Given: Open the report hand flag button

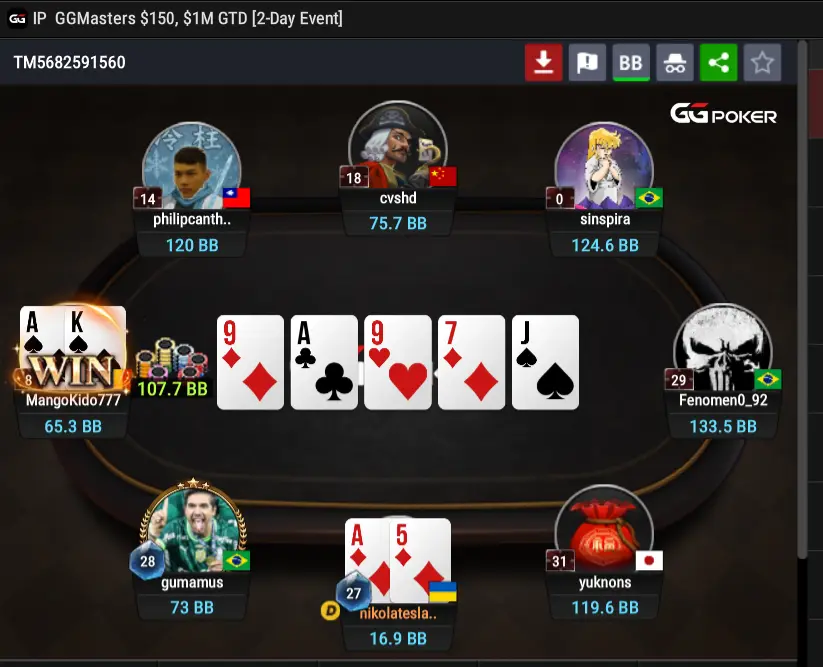Looking at the screenshot, I should (587, 63).
